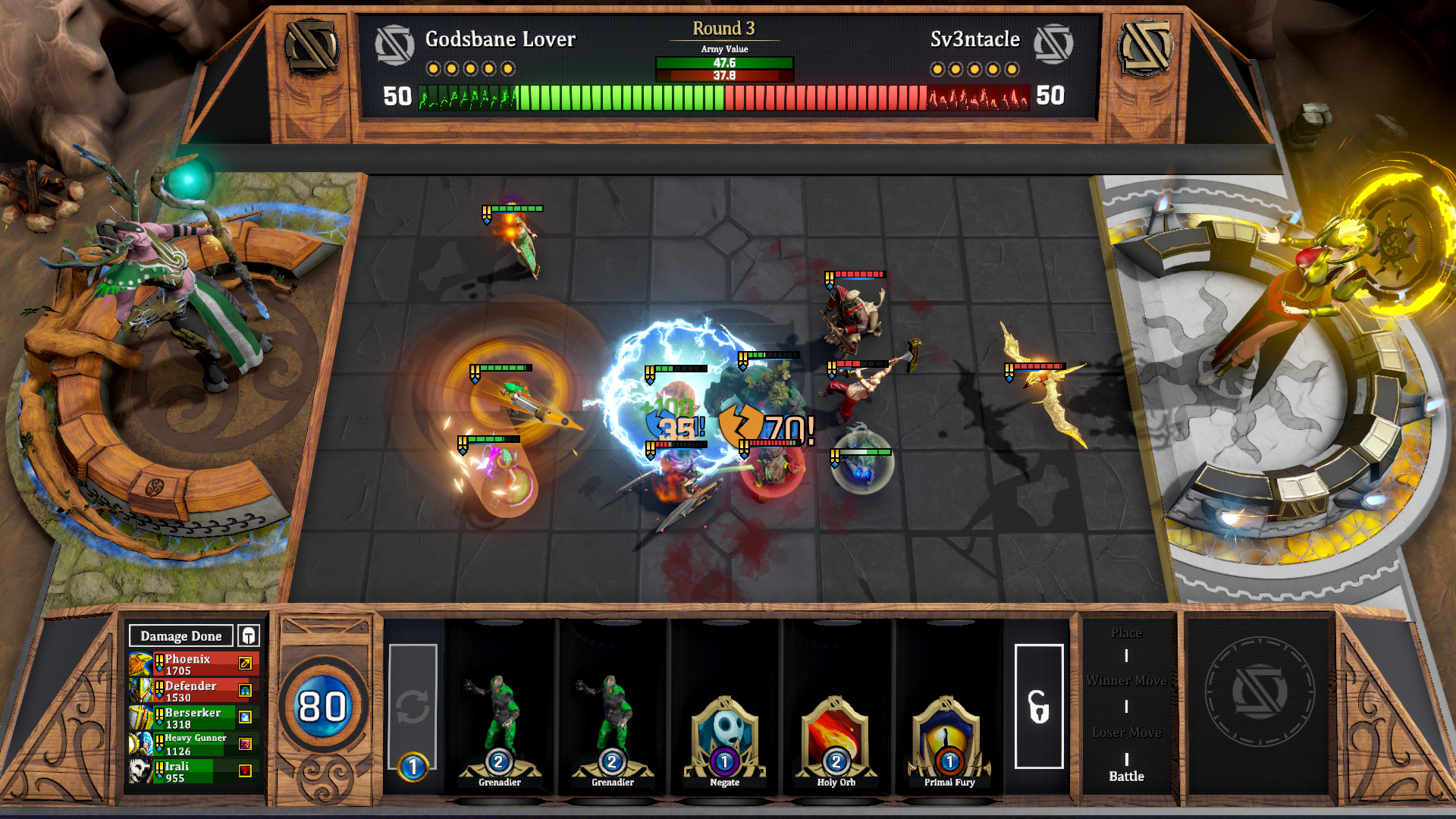Click the Defender's ability icon
Screen dimensions: 1456x819
coord(244,689)
